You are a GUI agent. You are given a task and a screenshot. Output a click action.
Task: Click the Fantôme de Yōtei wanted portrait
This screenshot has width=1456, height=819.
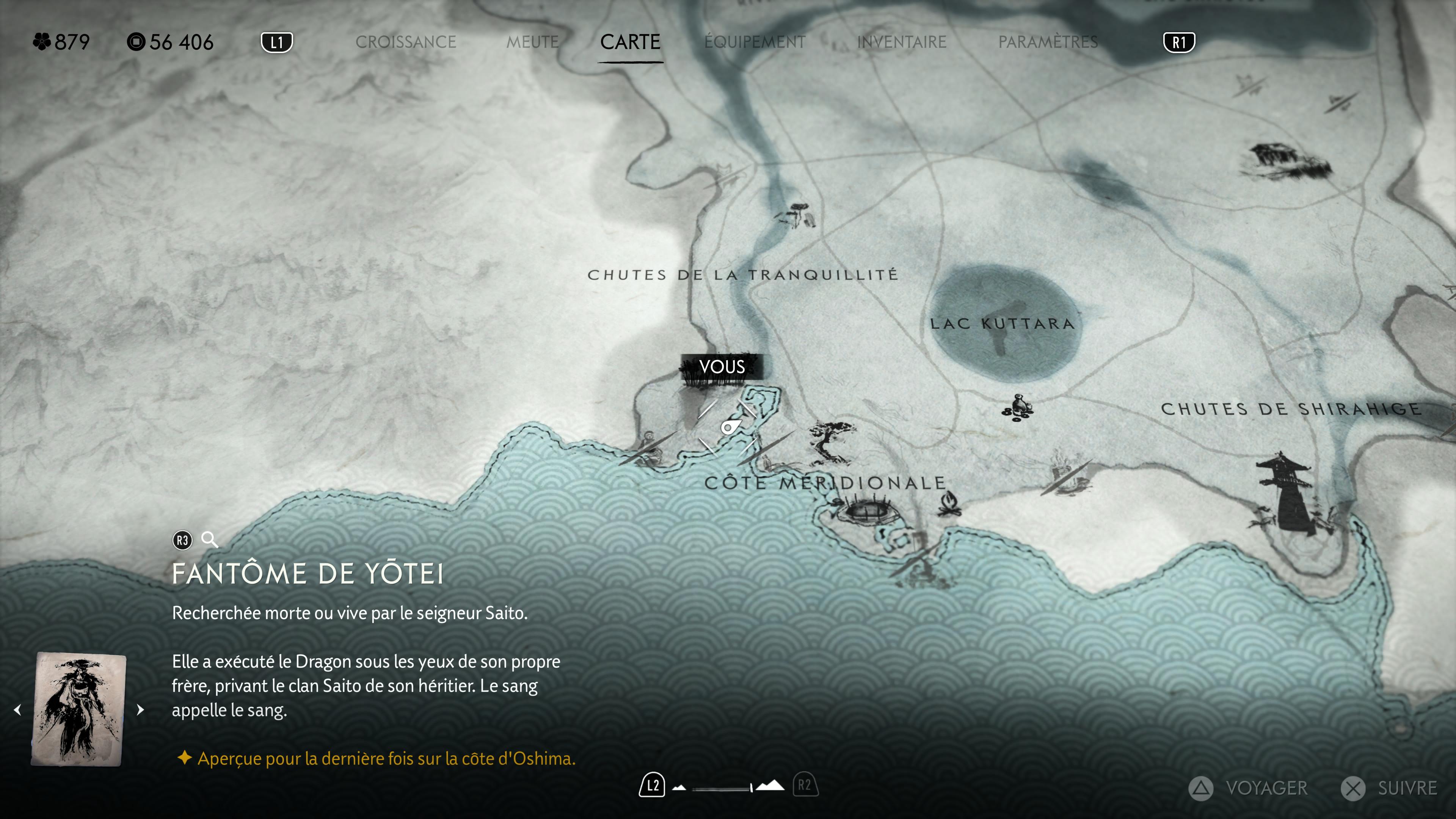coord(78,709)
